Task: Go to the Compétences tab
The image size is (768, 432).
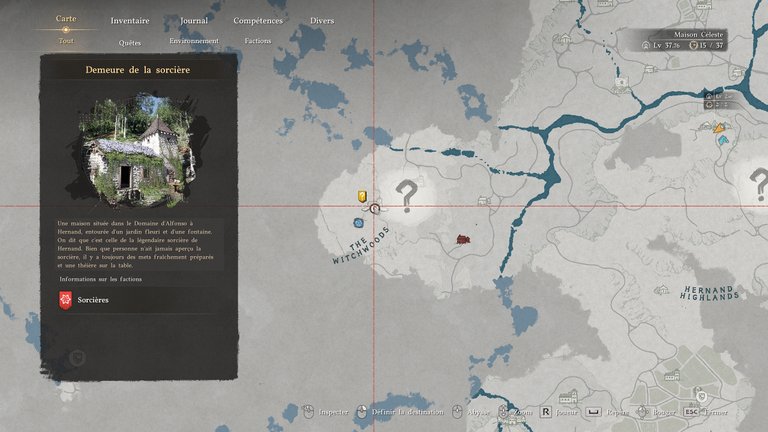Action: tap(258, 20)
